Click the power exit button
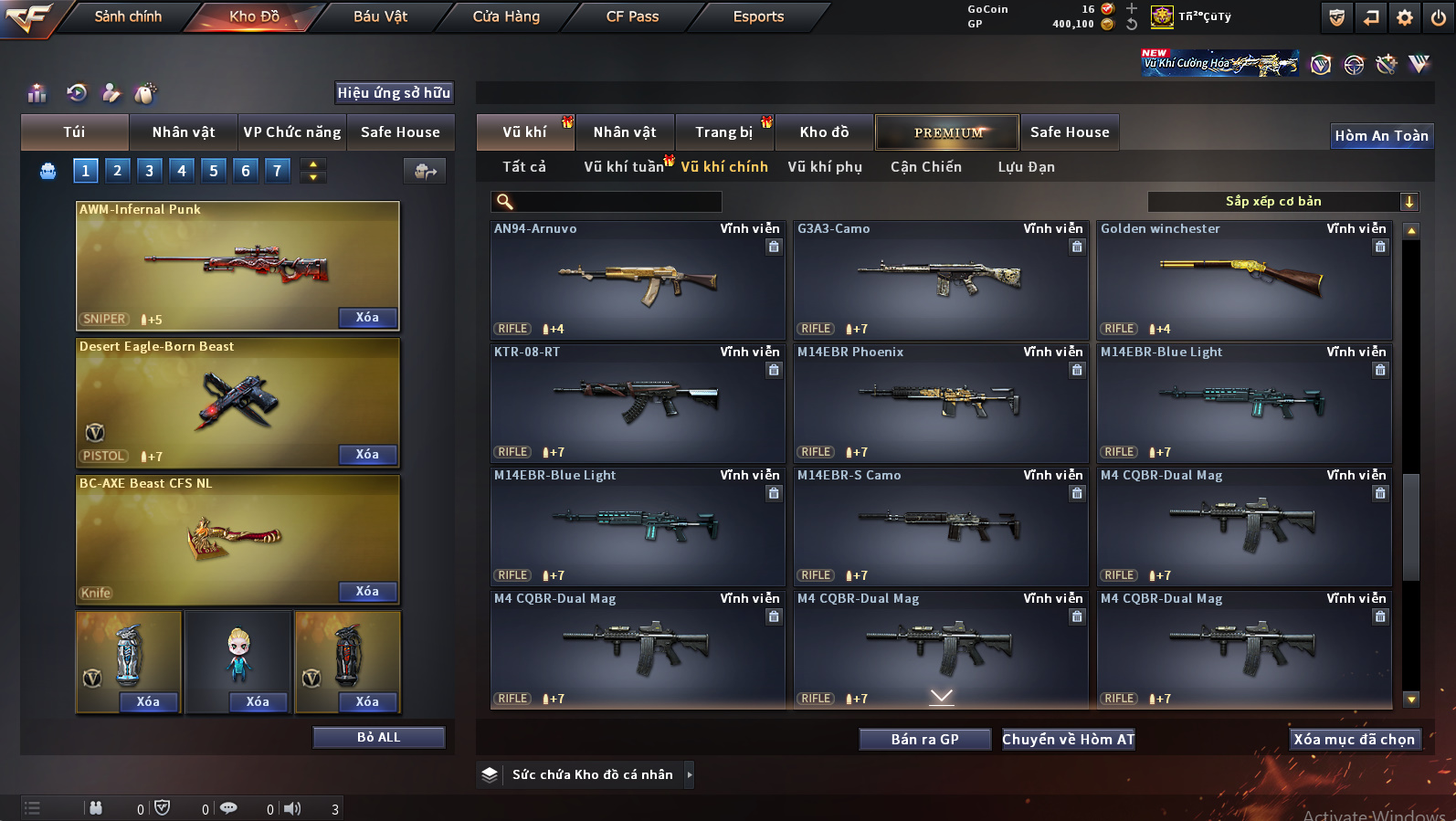 coord(1439,17)
